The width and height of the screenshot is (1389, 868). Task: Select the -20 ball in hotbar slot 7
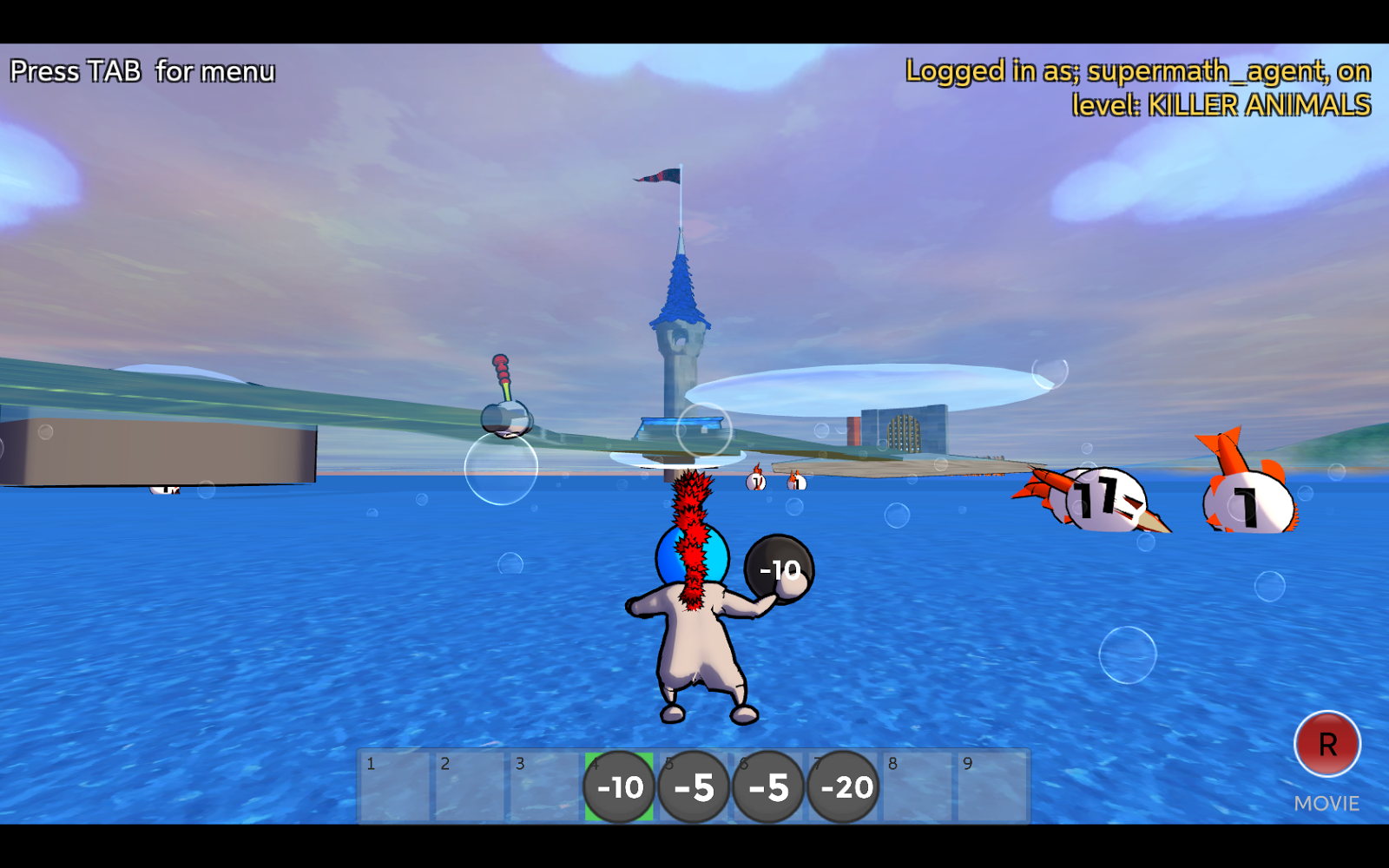pos(843,787)
